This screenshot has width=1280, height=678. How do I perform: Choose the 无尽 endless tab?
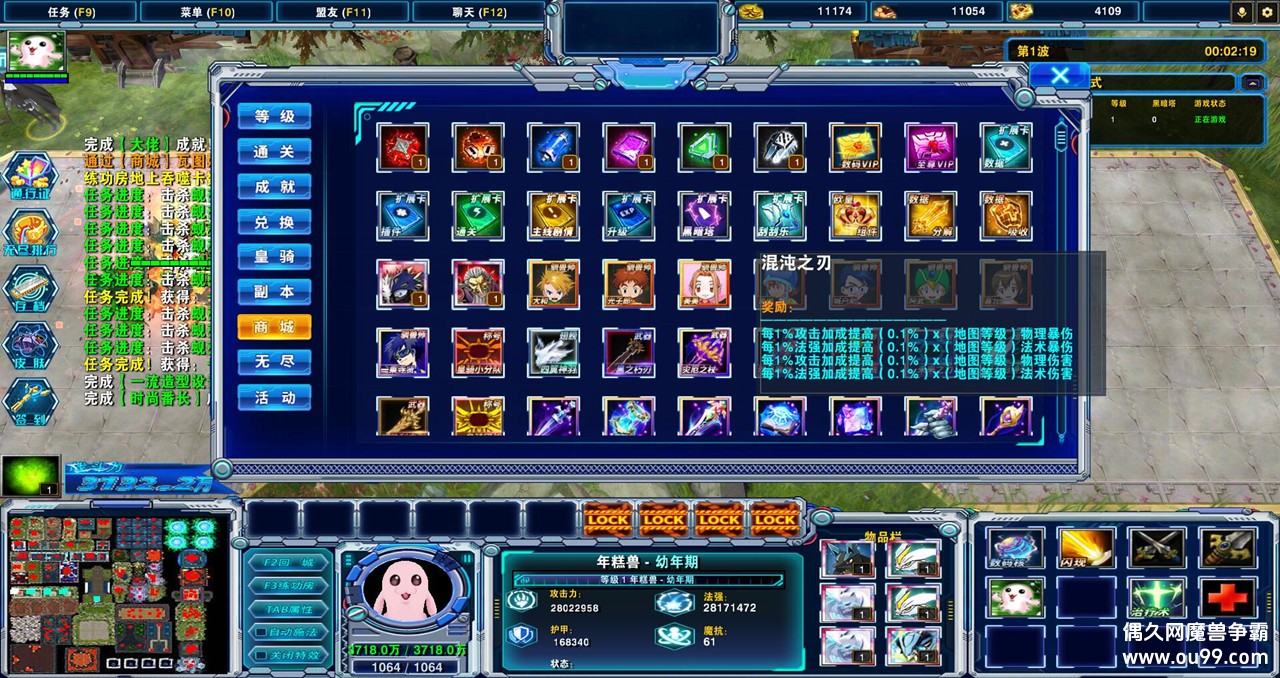[274, 362]
